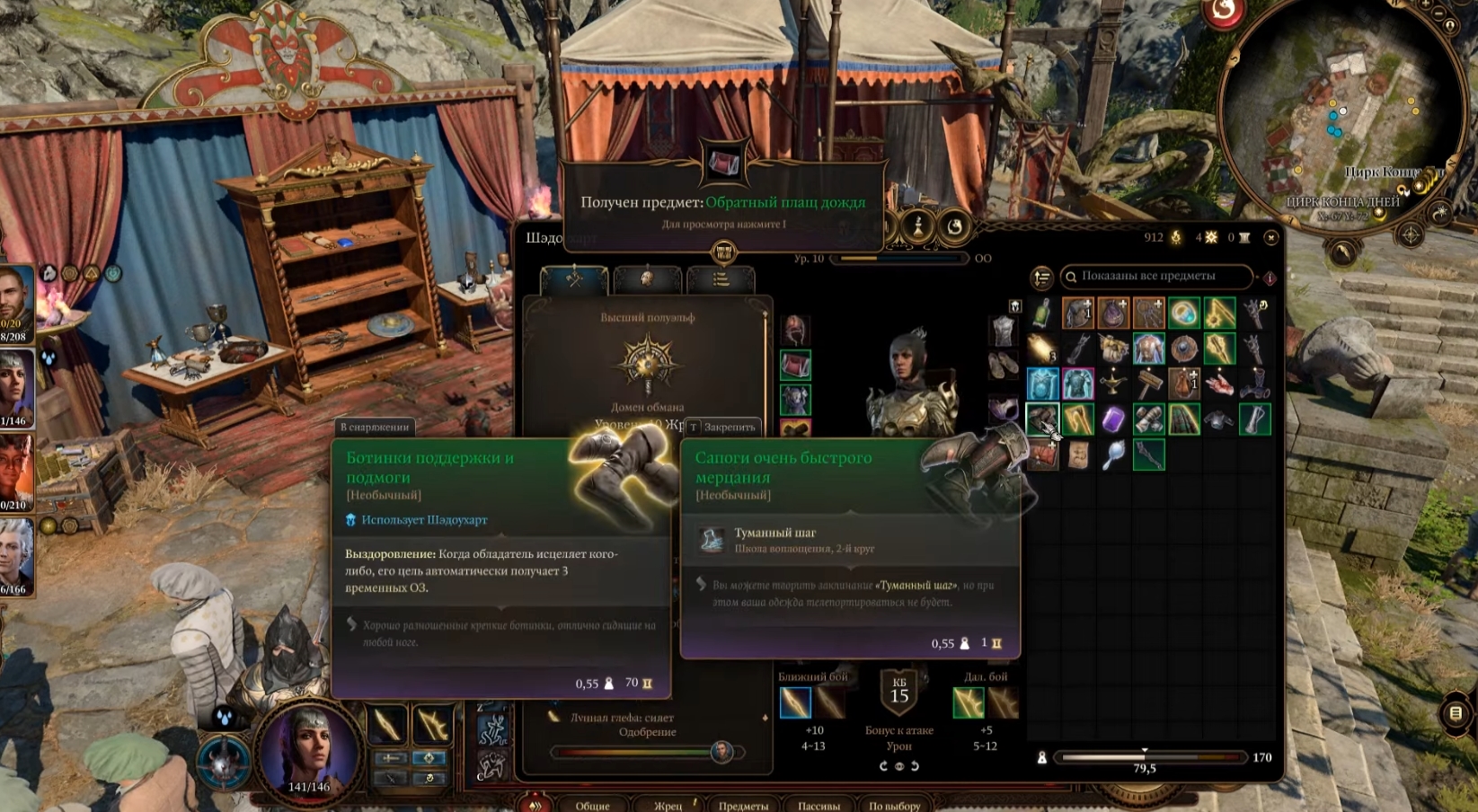Image resolution: width=1478 pixels, height=812 pixels.
Task: Select the golden oil lamp item
Action: click(x=1113, y=384)
